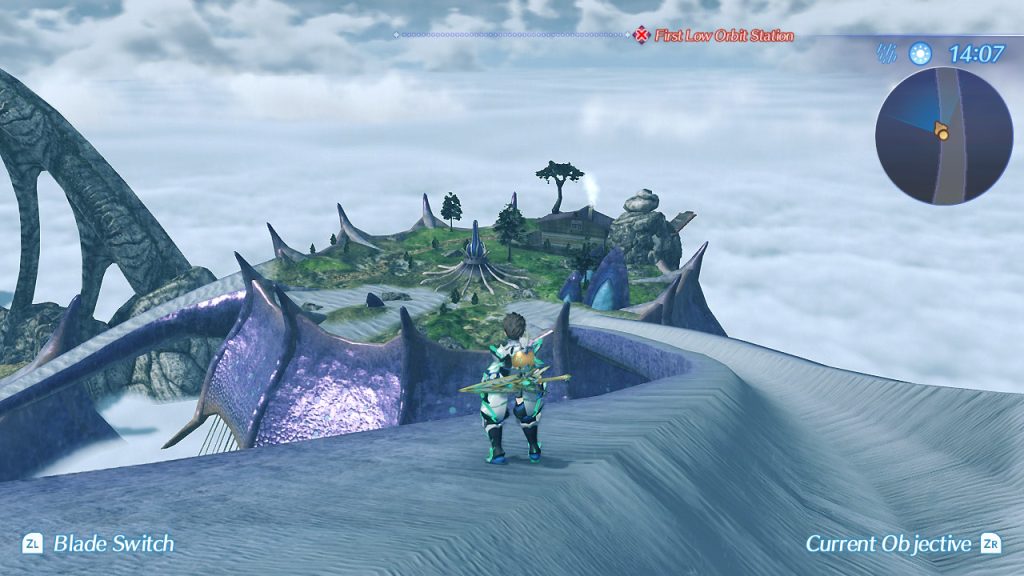Select the First Low Orbit Station marker
This screenshot has height=576, width=1024.
641,36
